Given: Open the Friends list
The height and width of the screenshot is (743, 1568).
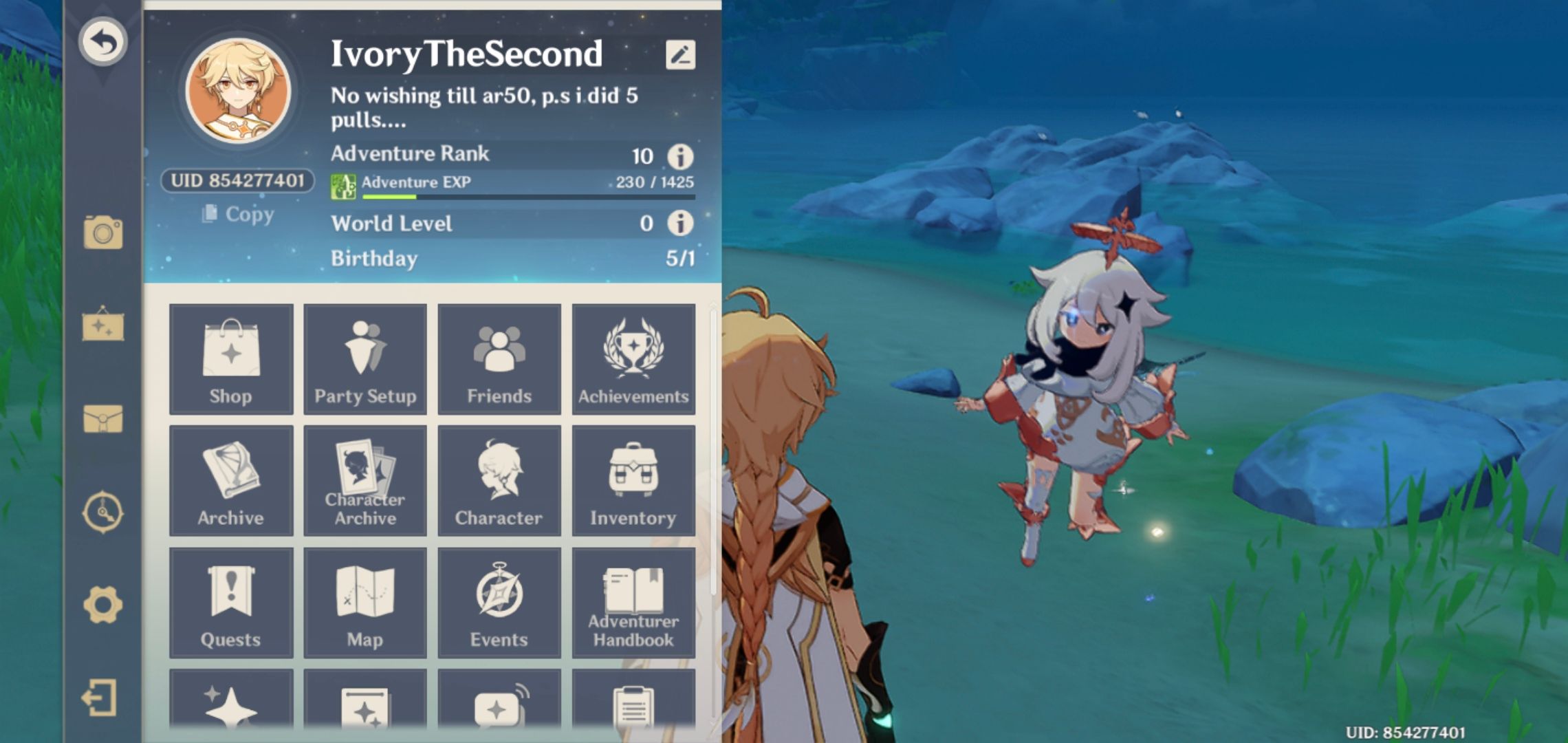Looking at the screenshot, I should (499, 360).
